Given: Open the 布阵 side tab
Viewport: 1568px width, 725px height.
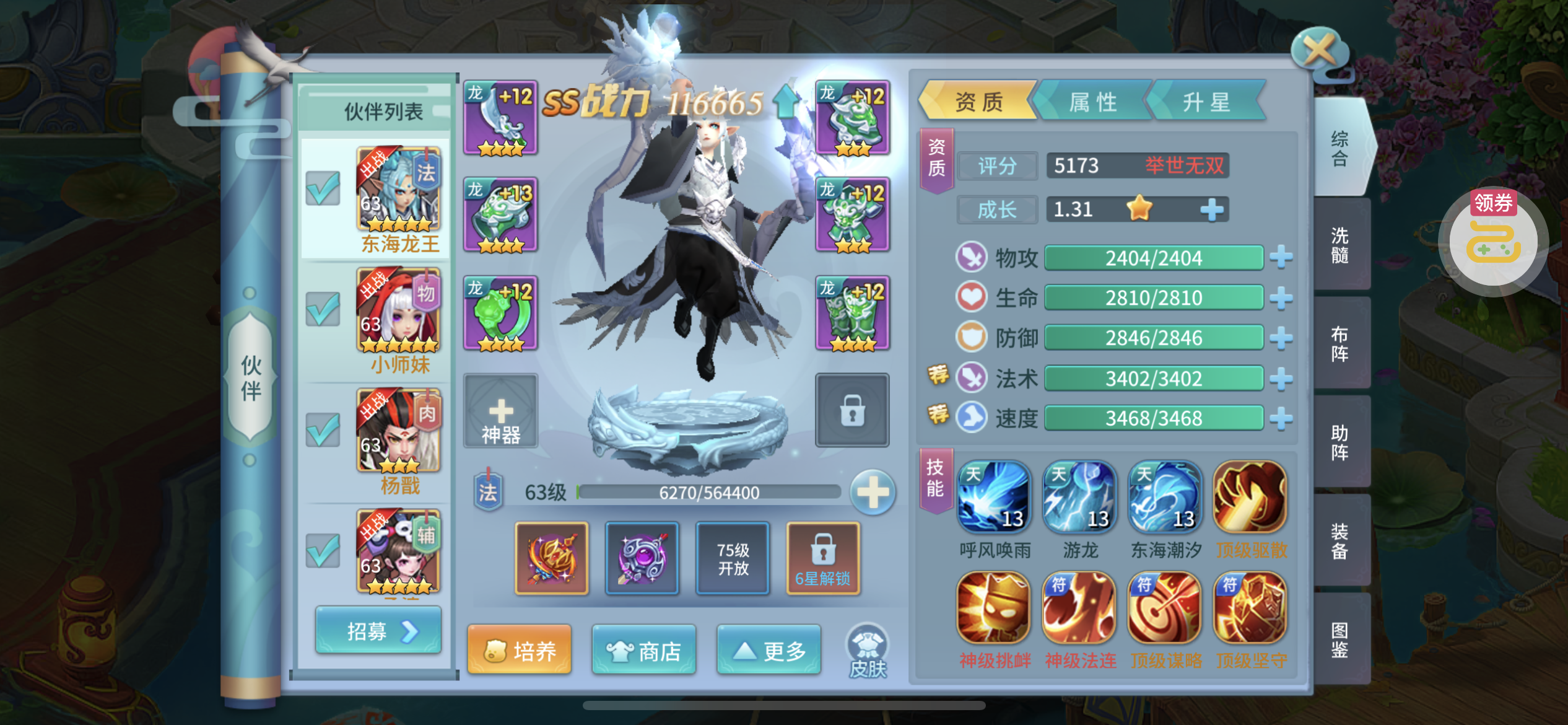Looking at the screenshot, I should [x=1340, y=344].
